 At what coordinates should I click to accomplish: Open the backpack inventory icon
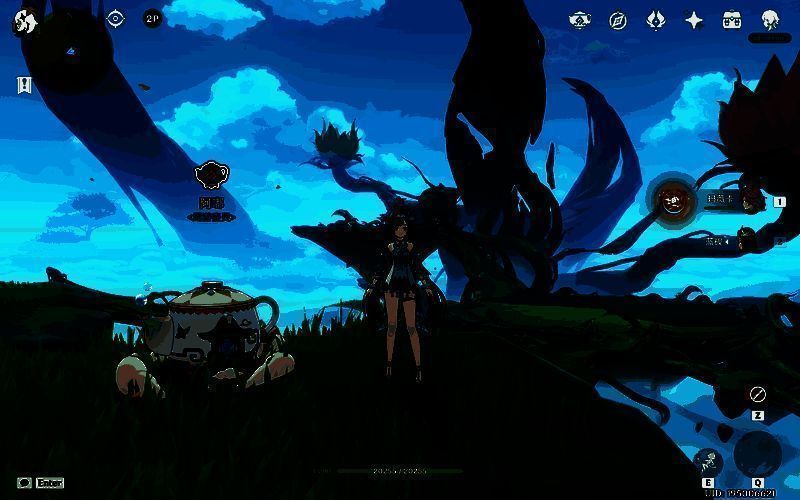point(732,19)
